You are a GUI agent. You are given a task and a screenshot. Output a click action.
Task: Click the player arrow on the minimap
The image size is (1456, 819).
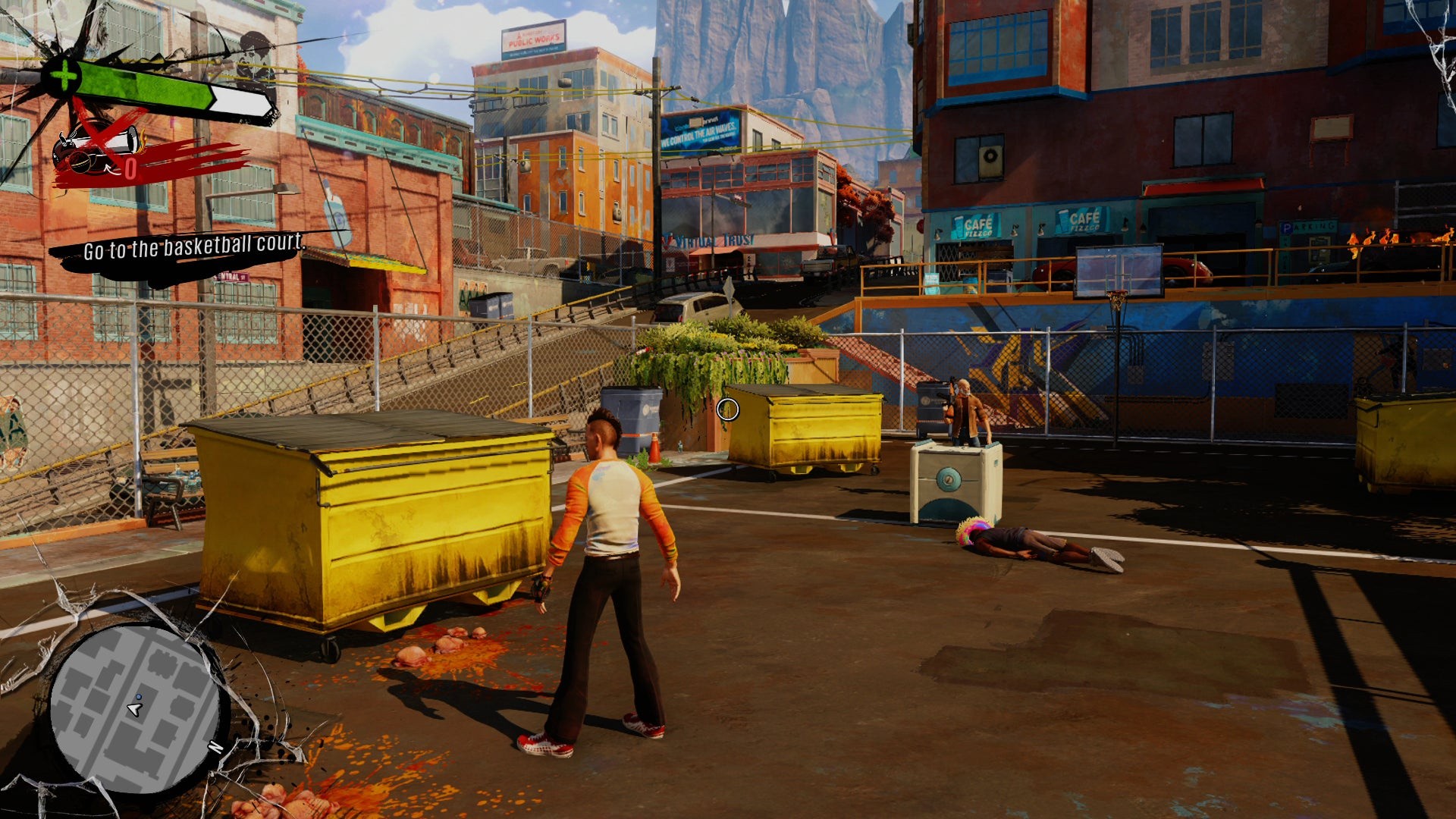coord(134,710)
